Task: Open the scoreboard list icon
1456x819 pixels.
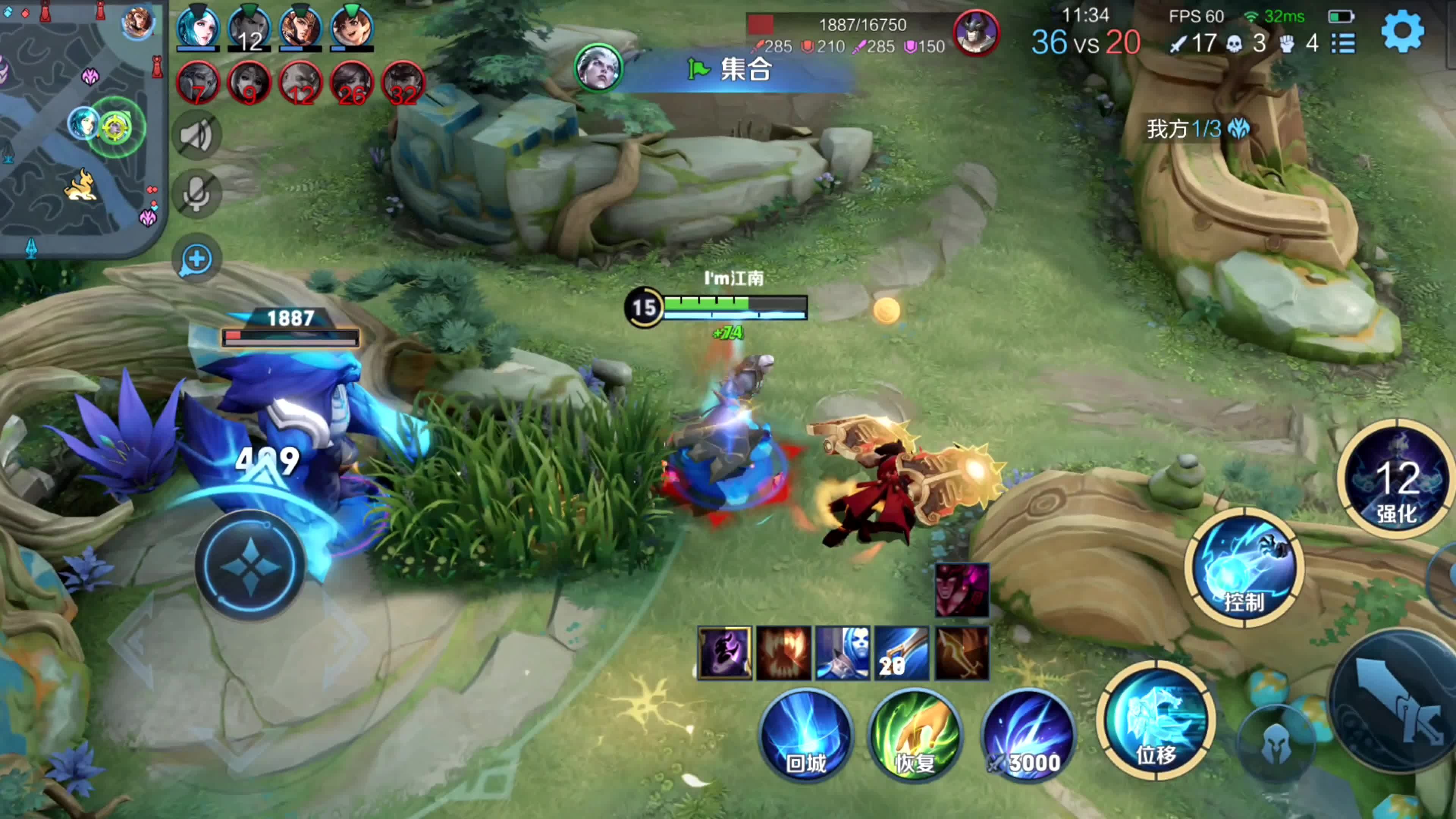Action: point(1343,44)
